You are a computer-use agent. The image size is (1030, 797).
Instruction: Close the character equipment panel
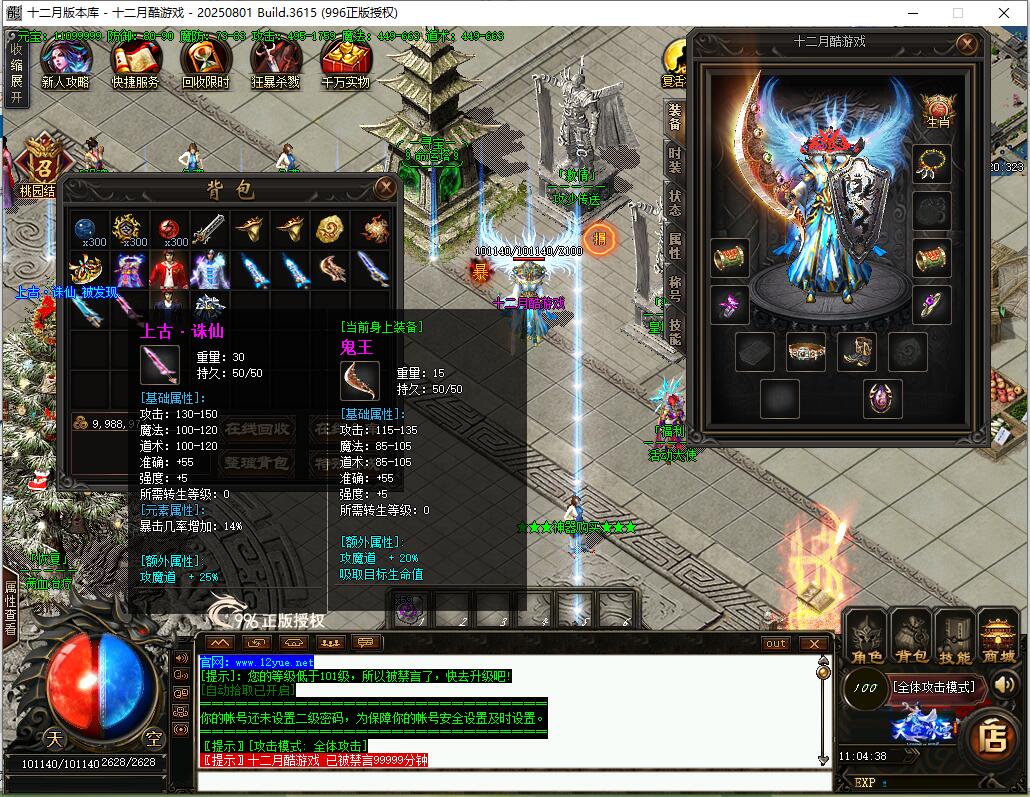pyautogui.click(x=966, y=44)
